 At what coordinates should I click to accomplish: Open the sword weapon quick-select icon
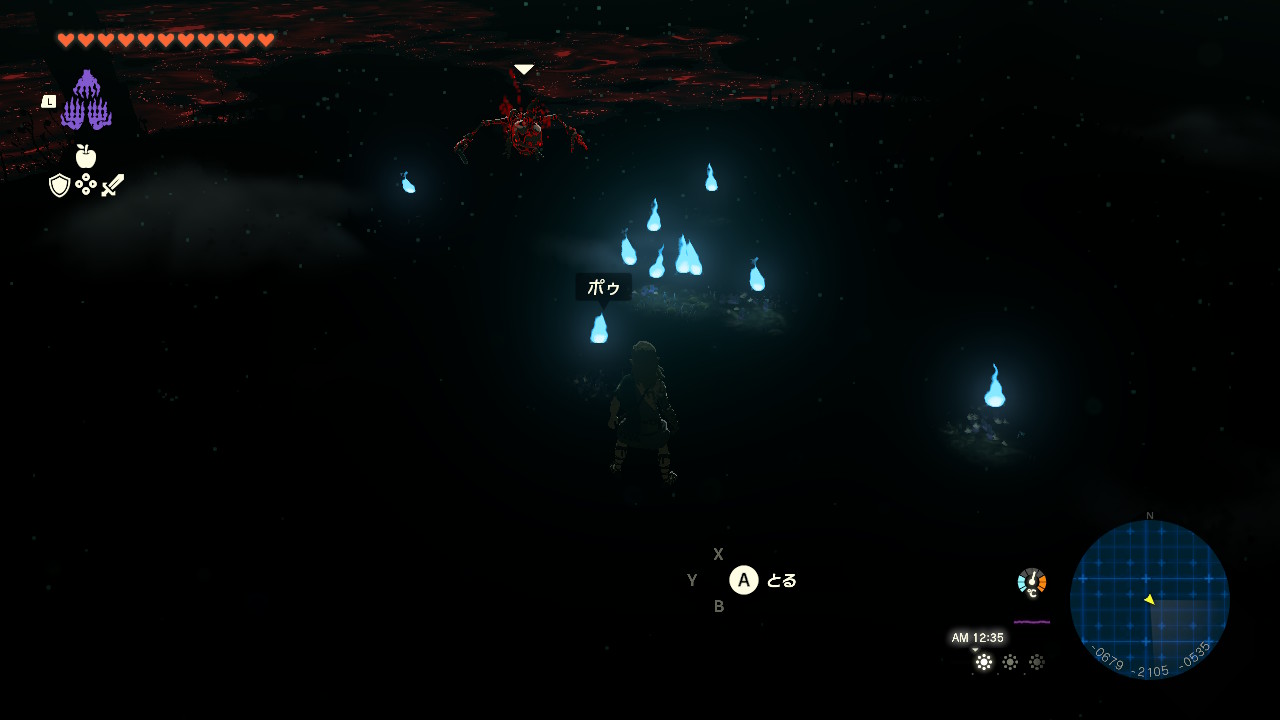click(x=113, y=185)
